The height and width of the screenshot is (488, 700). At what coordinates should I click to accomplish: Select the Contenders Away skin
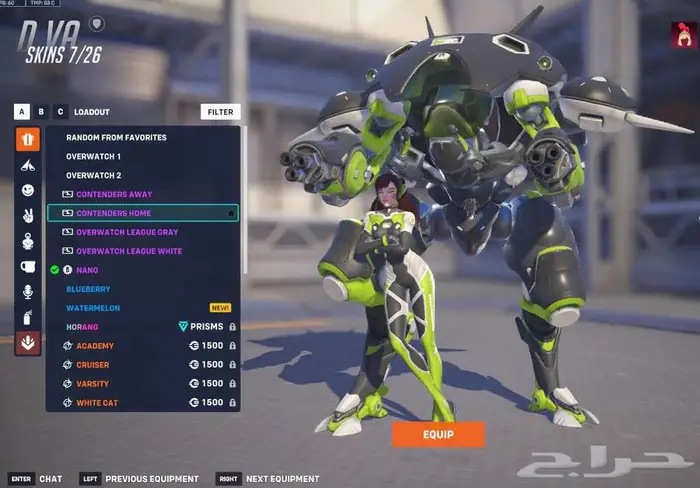114,194
